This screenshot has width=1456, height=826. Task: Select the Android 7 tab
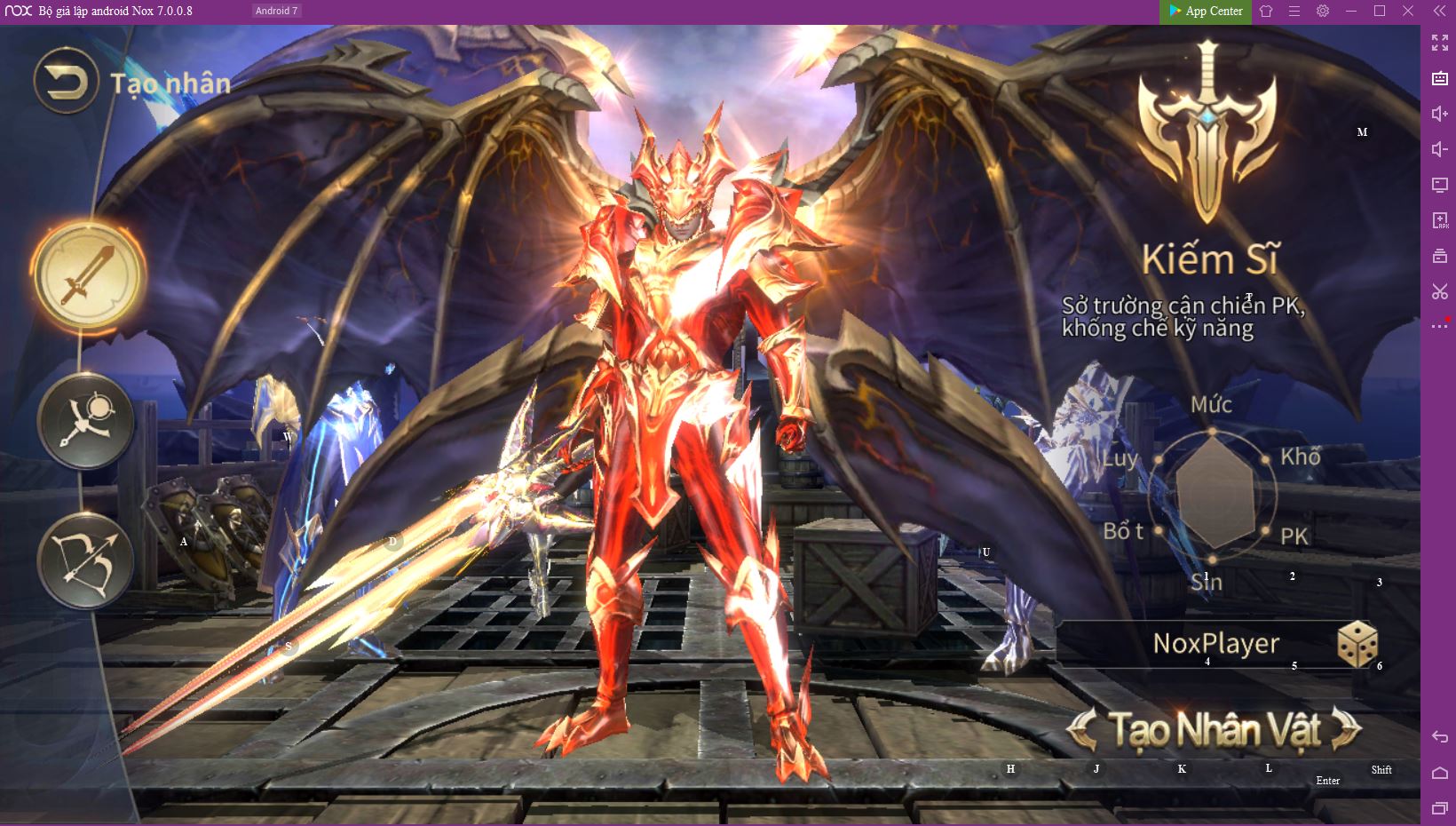[x=275, y=11]
